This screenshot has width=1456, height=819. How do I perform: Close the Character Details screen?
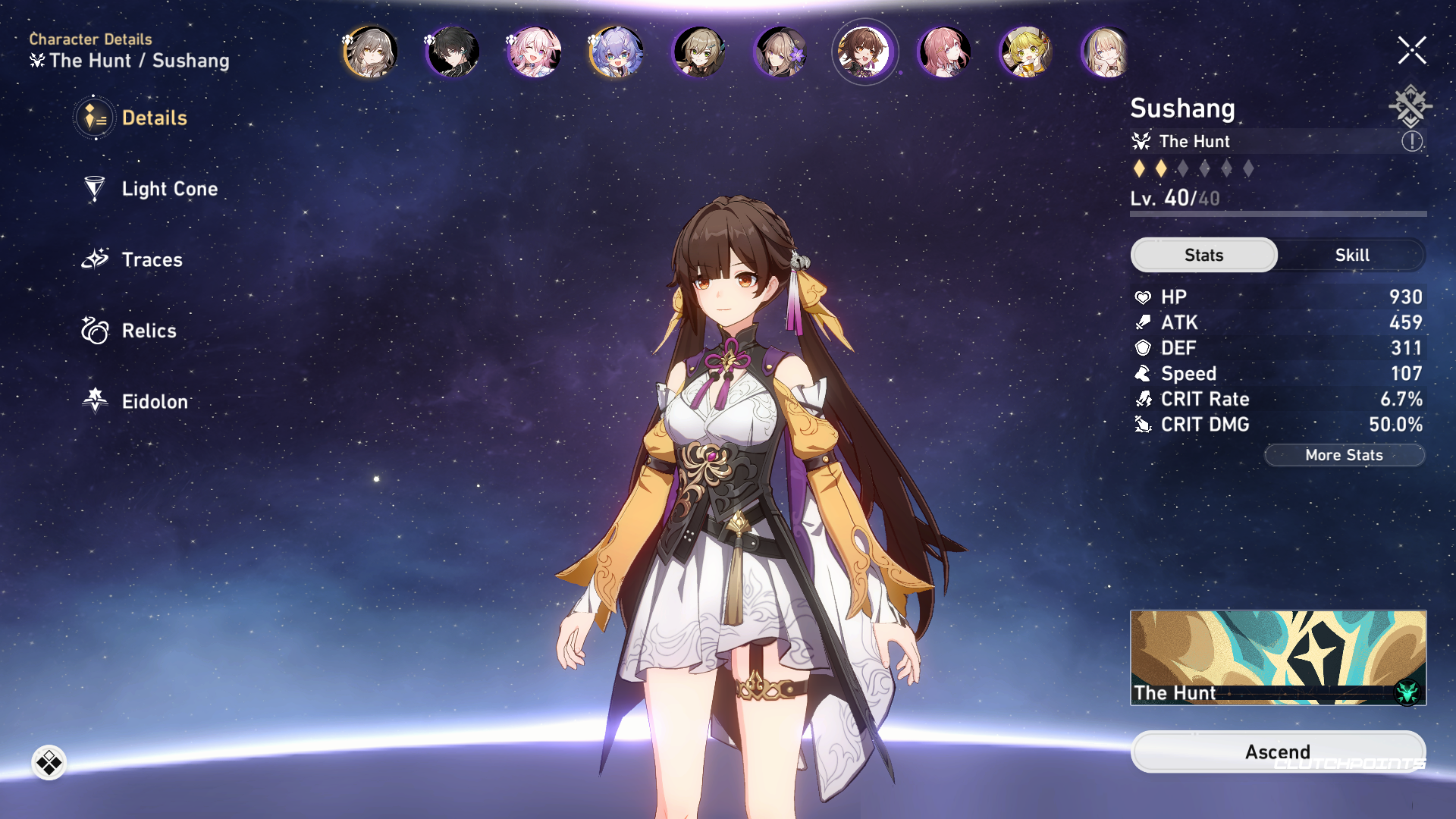tap(1411, 51)
